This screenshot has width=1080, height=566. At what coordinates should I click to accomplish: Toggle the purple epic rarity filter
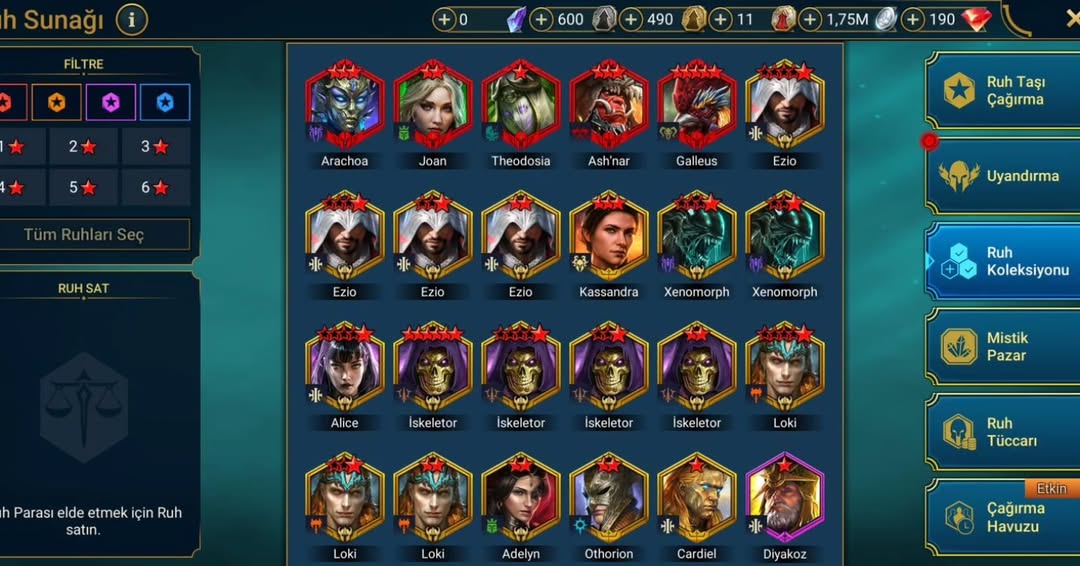pyautogui.click(x=111, y=102)
